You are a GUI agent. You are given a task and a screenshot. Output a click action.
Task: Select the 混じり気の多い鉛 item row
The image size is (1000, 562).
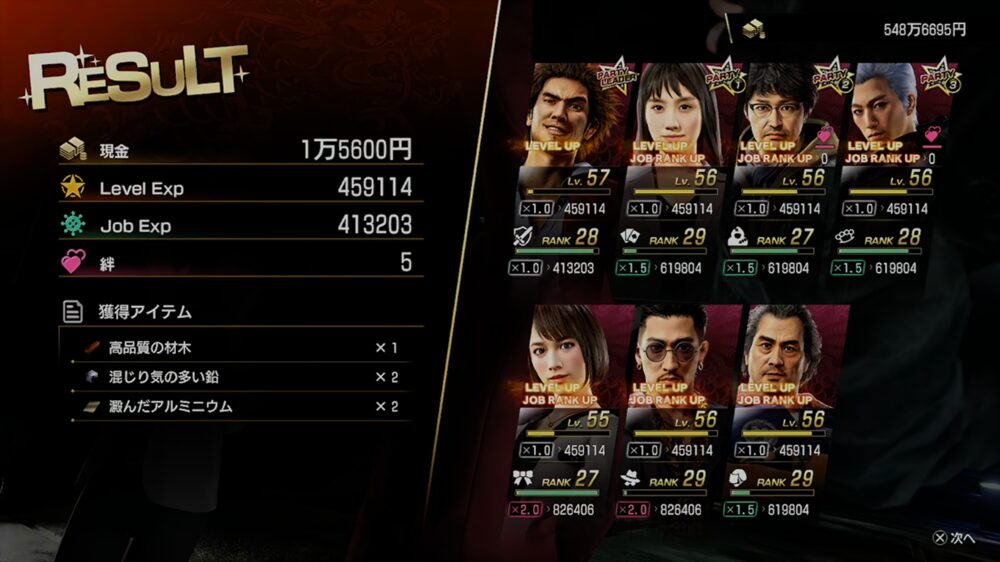pyautogui.click(x=240, y=377)
